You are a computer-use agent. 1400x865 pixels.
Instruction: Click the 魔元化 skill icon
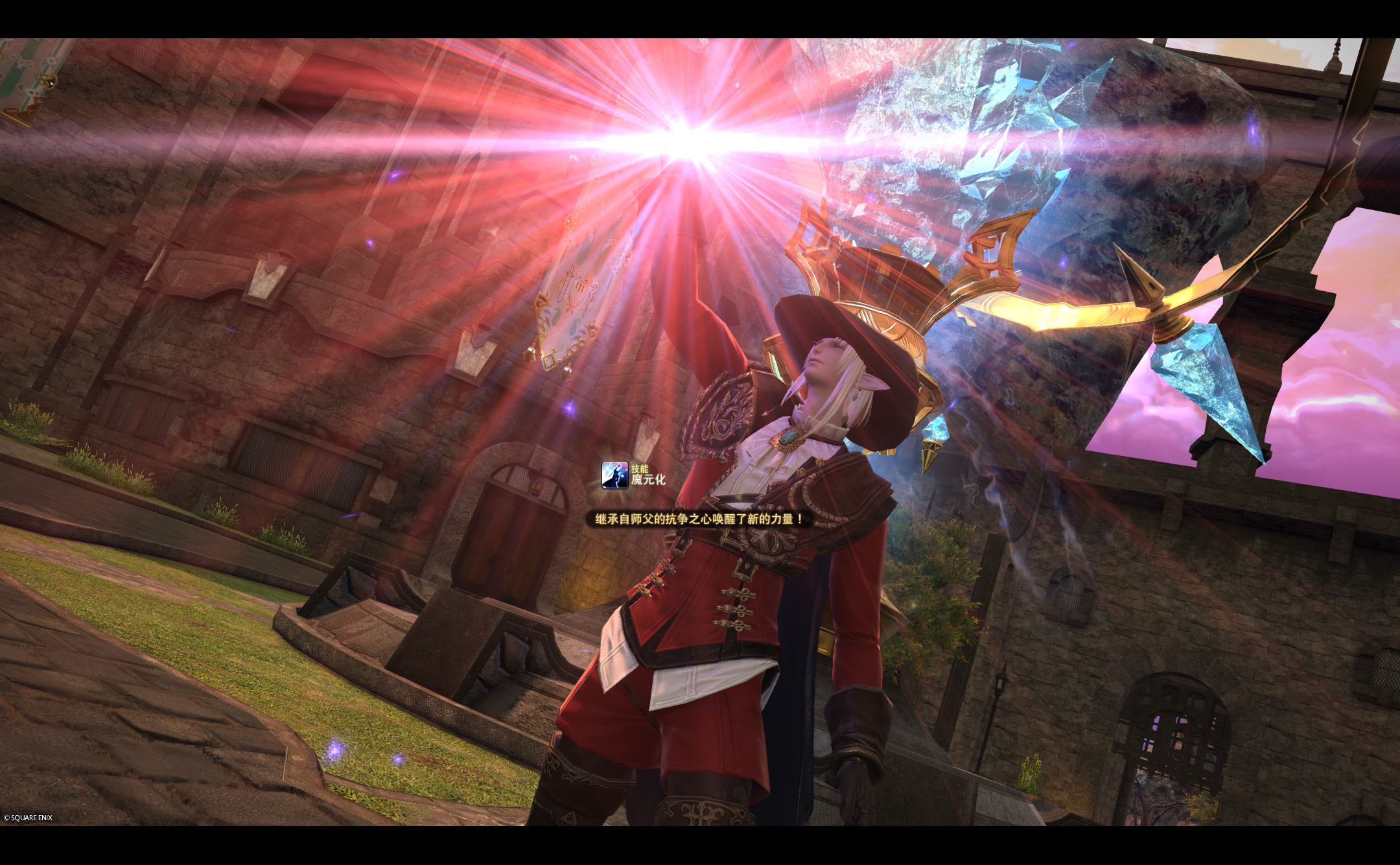point(614,475)
